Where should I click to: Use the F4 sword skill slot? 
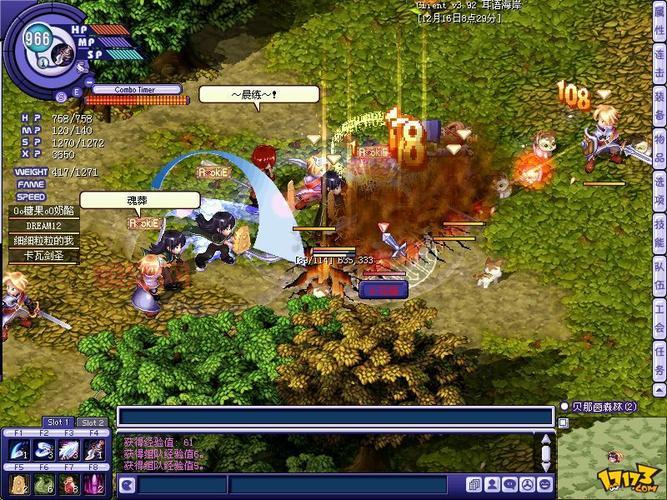94,451
